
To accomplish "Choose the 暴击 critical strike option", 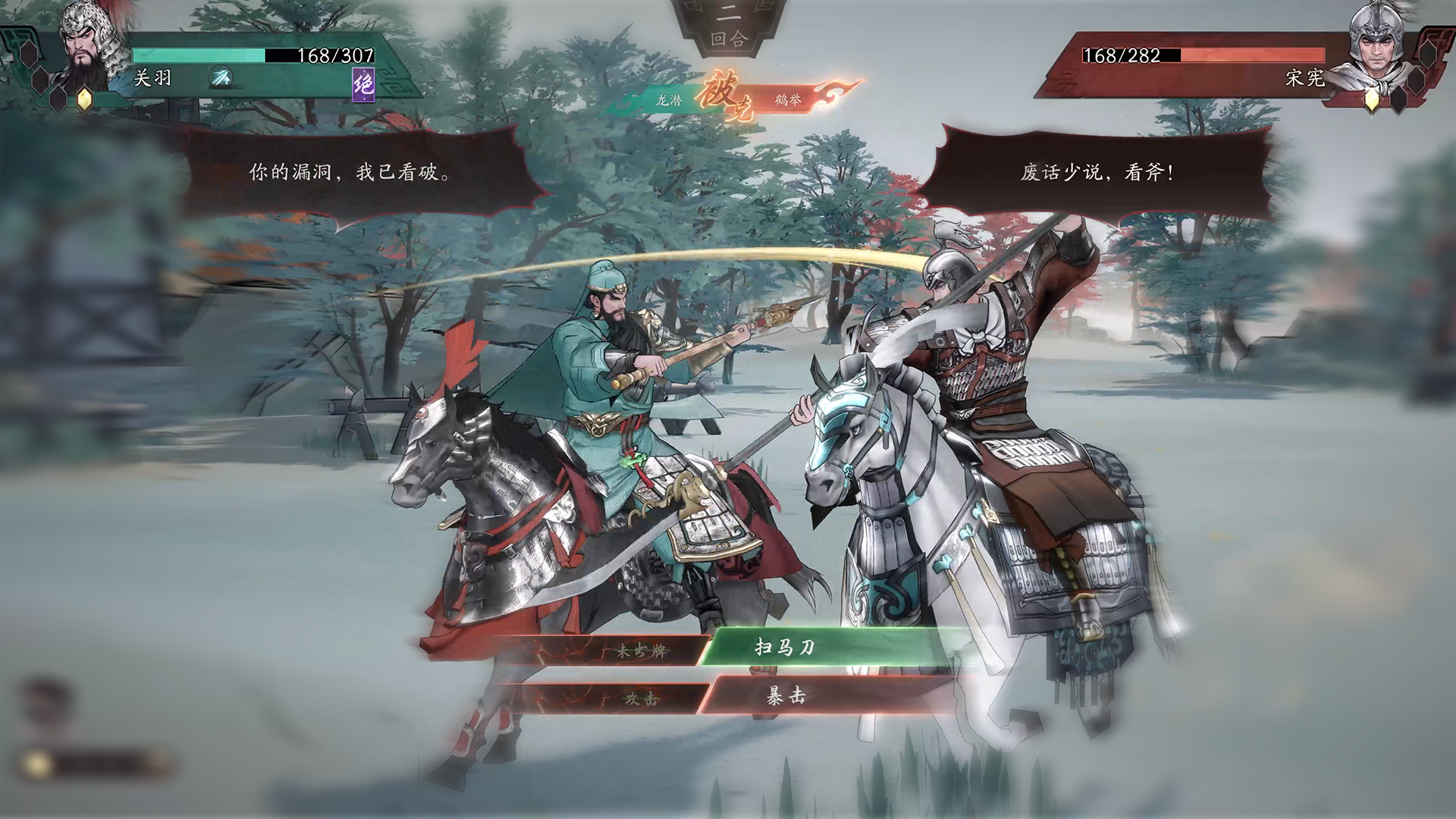I will tap(786, 696).
